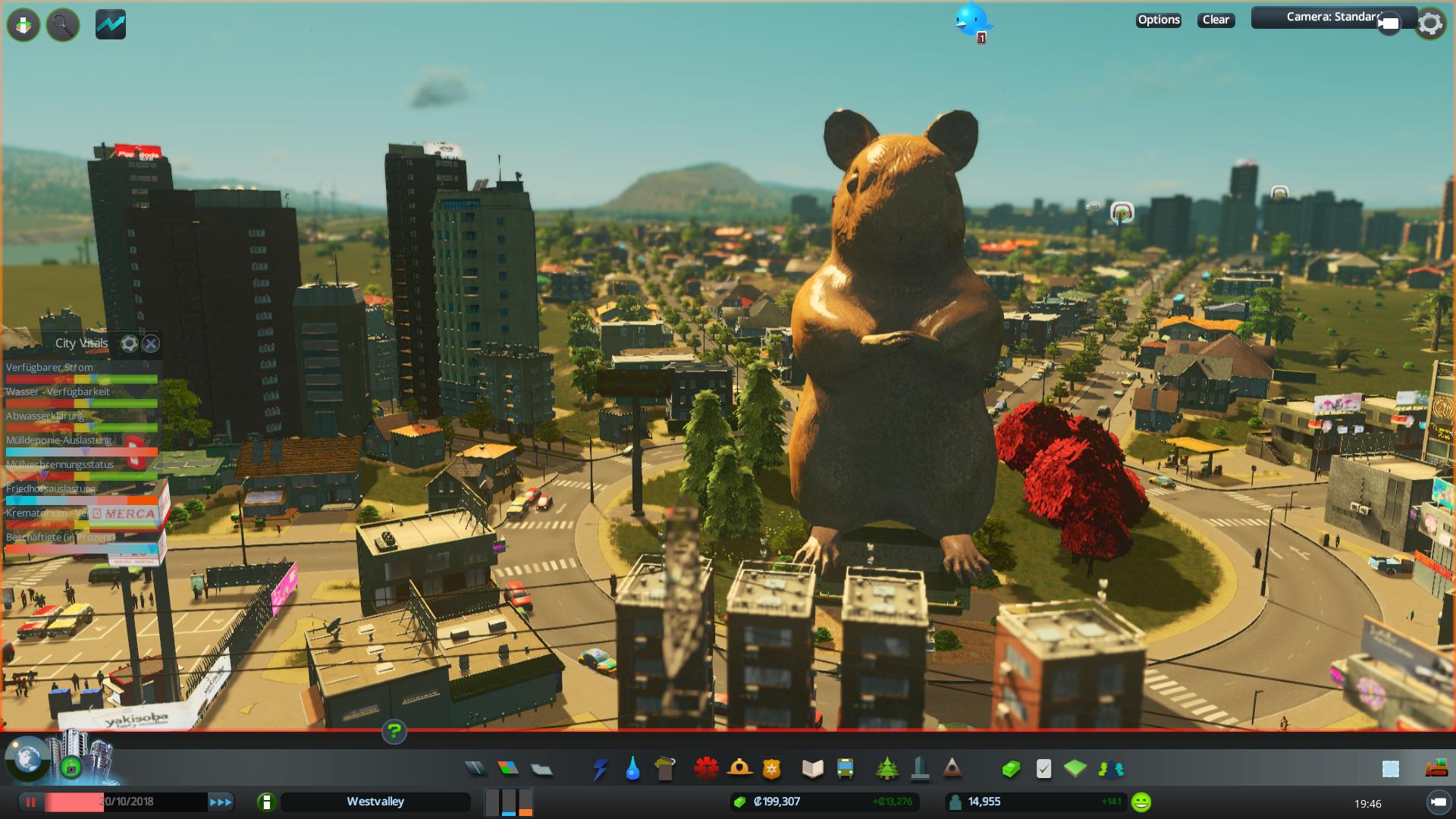Viewport: 1456px width, 819px height.
Task: Close the City Vitals panel
Action: coord(151,344)
